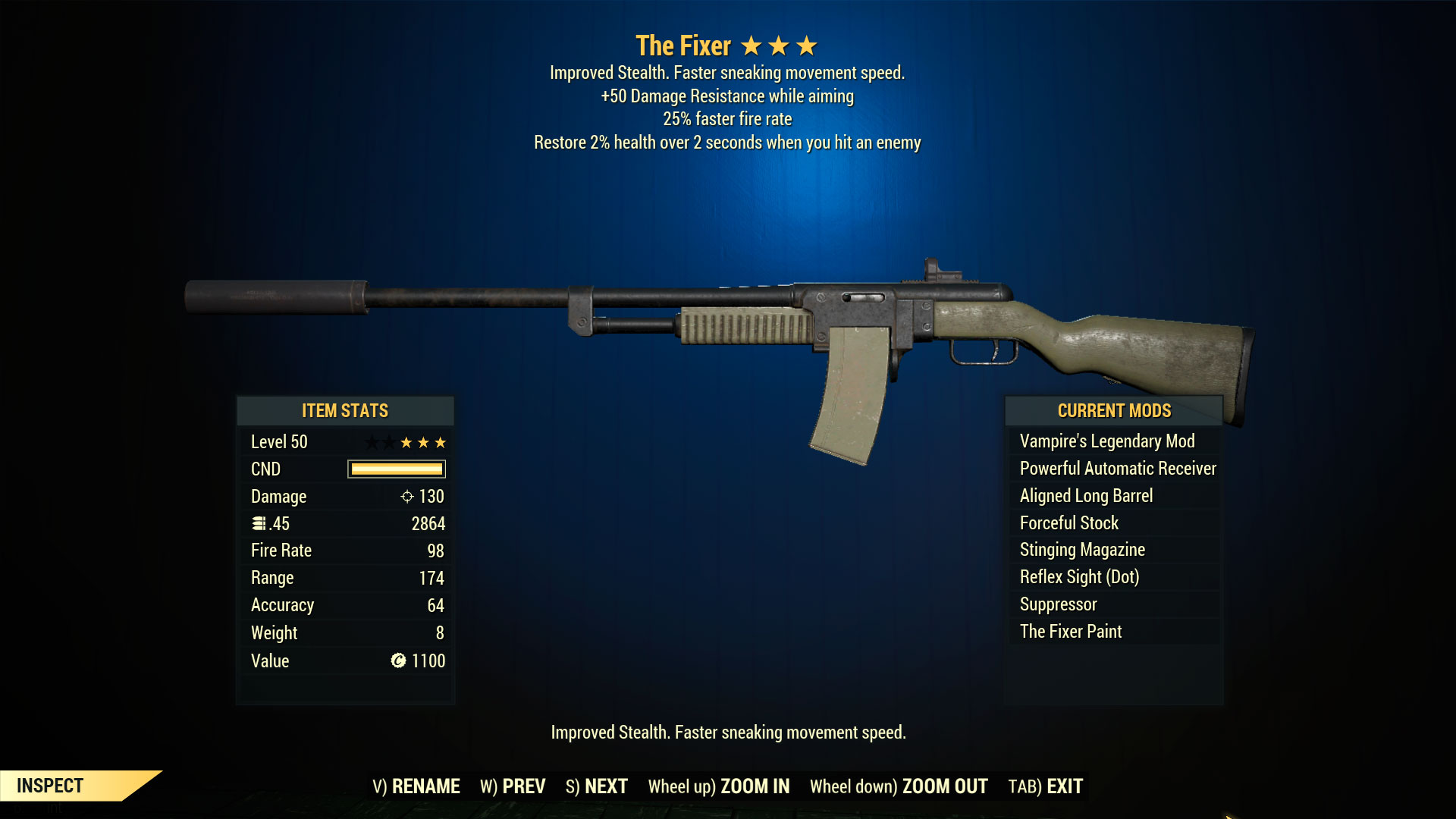
Task: Click the RENAME button
Action: [416, 786]
